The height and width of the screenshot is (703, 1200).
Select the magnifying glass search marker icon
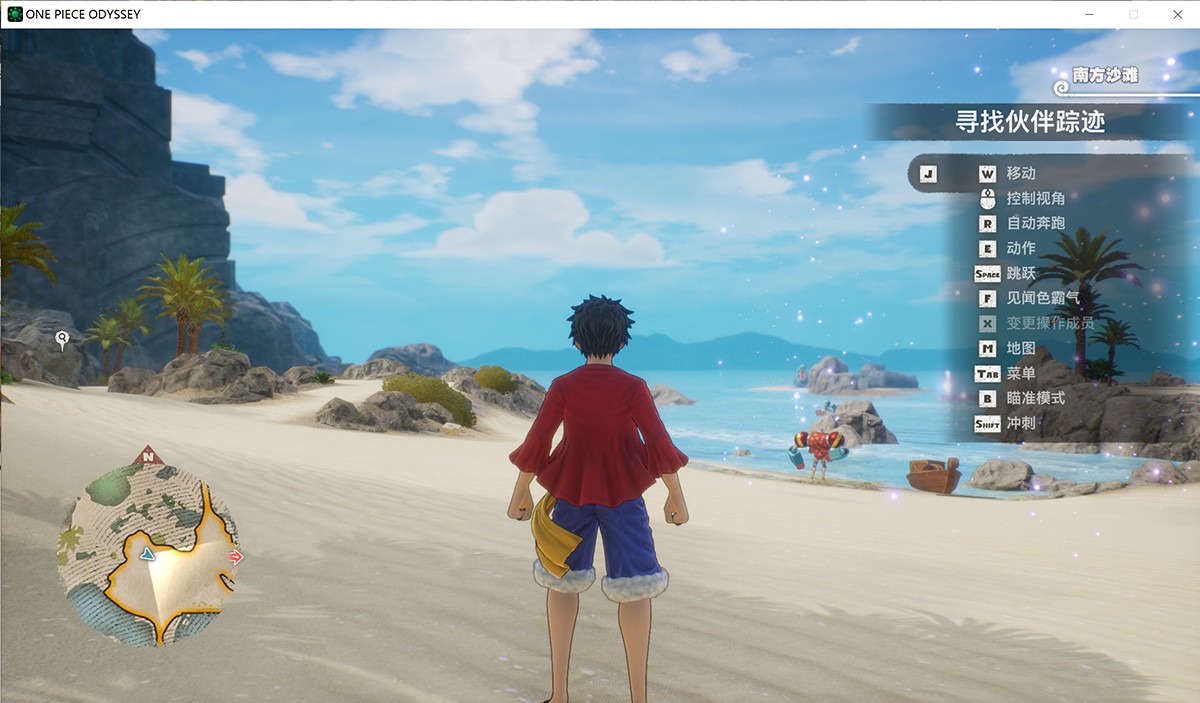click(x=62, y=340)
